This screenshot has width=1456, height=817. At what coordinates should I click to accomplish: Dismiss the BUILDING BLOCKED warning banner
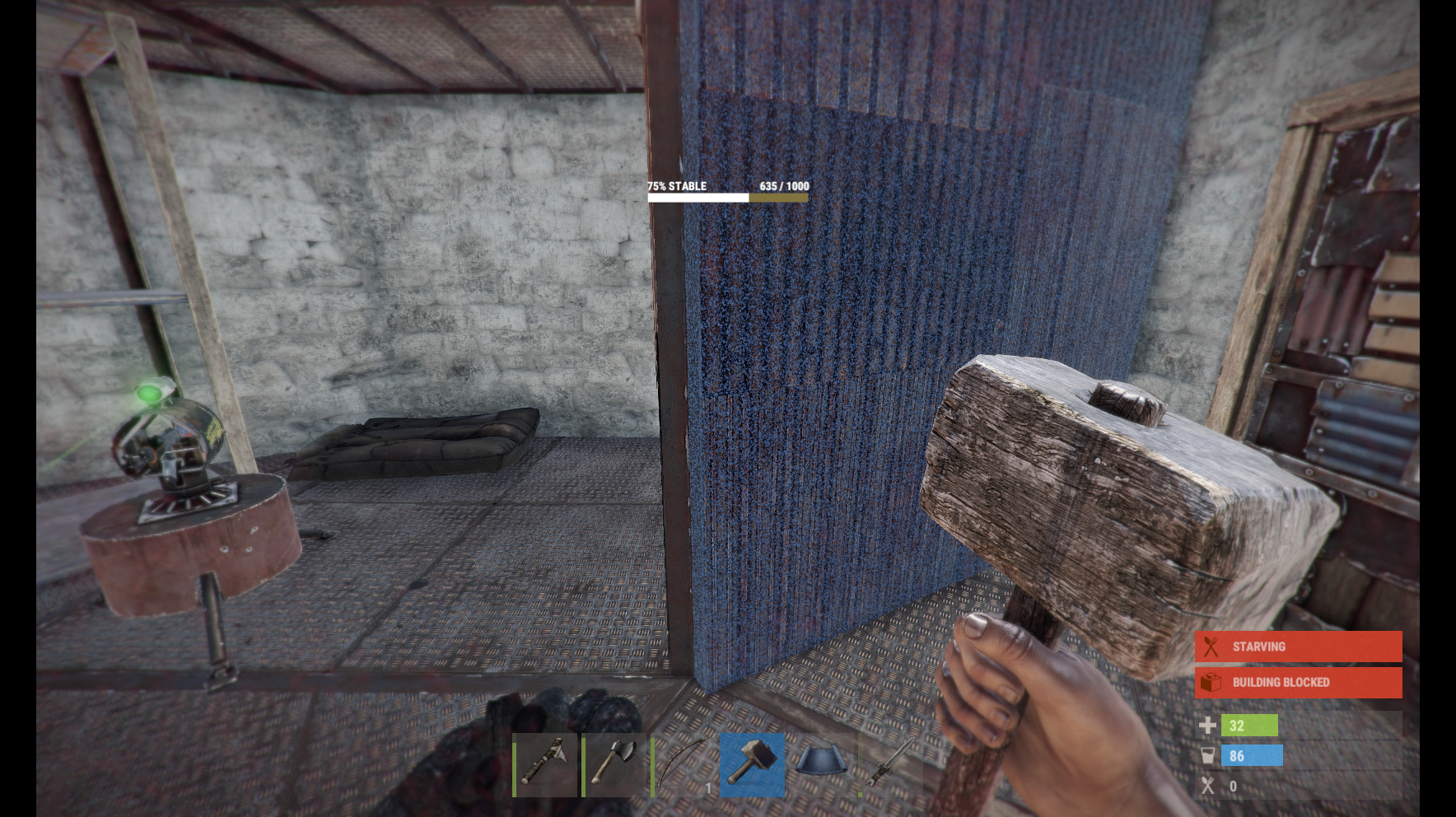(1297, 682)
